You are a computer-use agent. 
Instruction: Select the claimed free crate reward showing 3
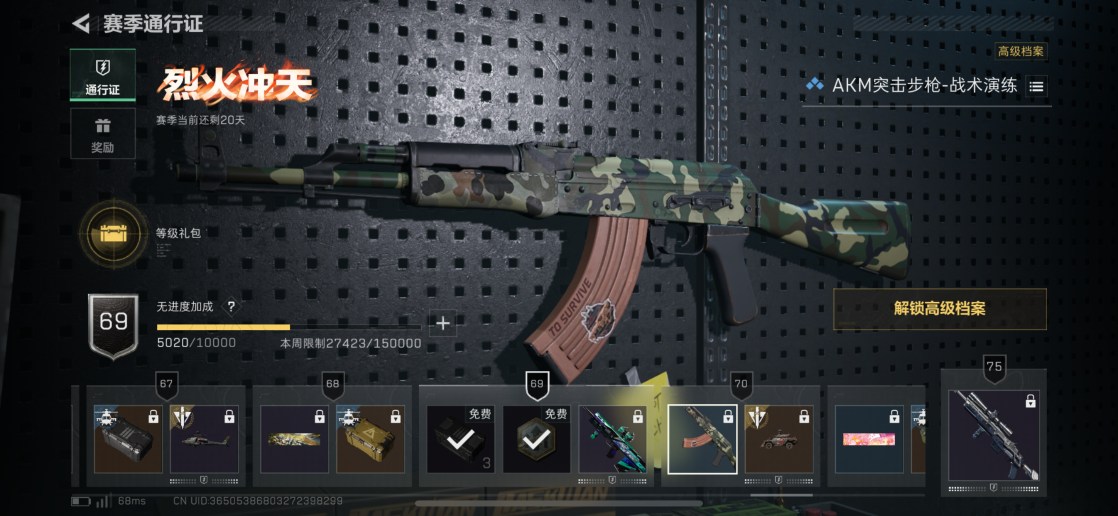pyautogui.click(x=460, y=438)
